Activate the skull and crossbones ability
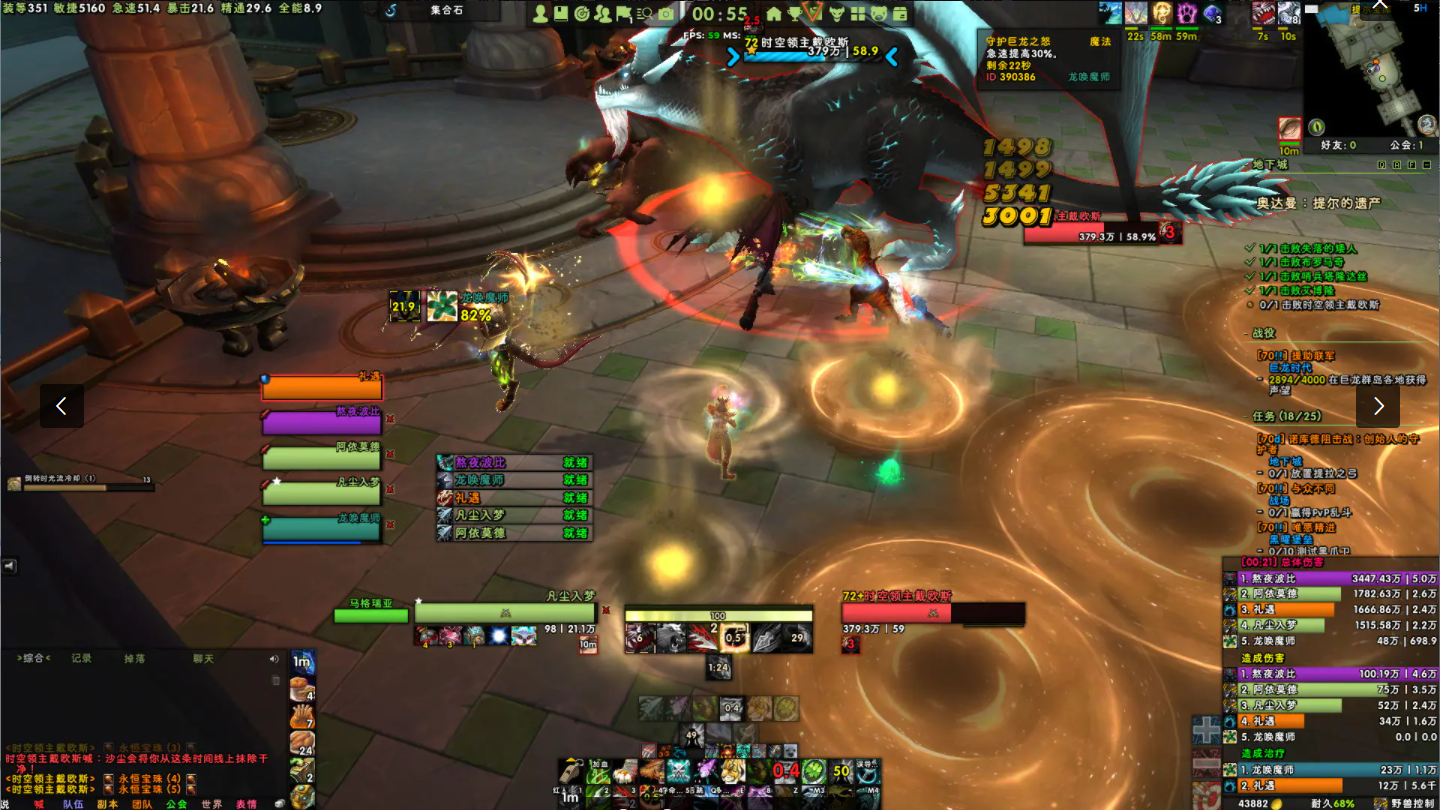 coord(680,772)
